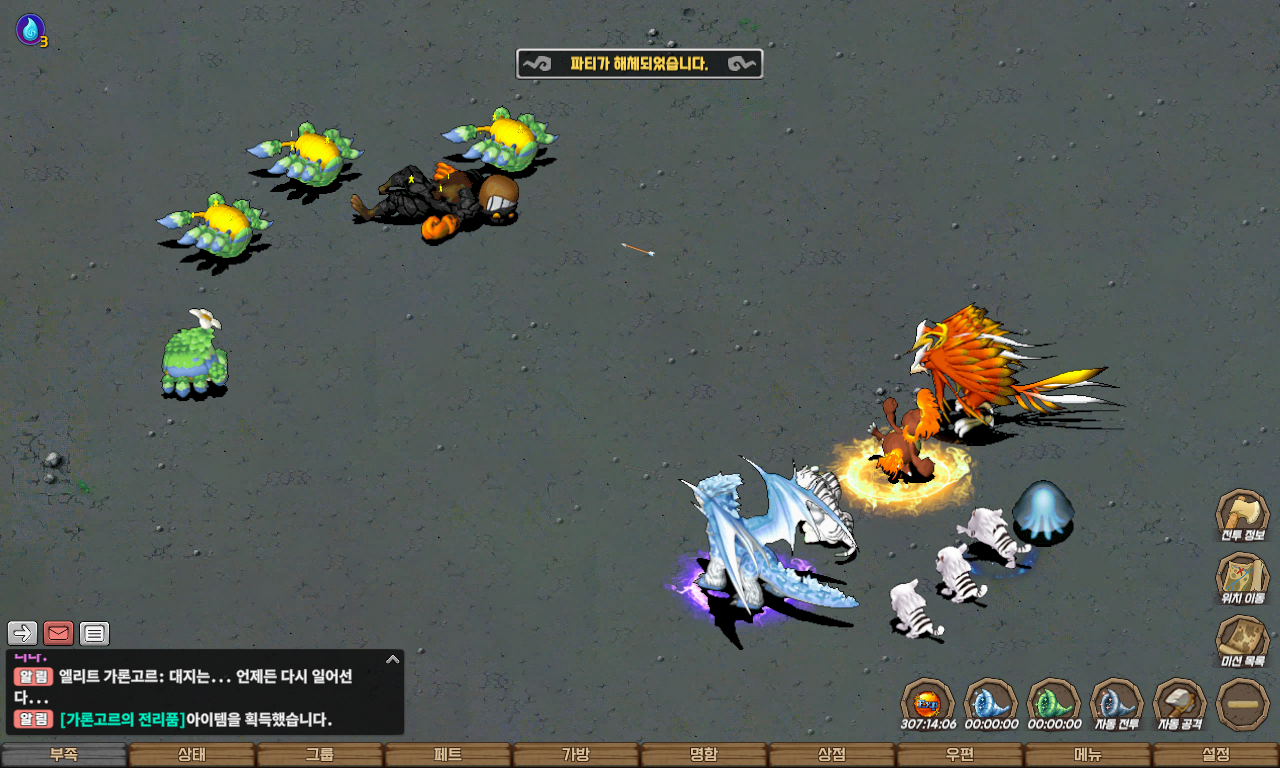
Task: Open the 우편 (mail) menu
Action: tap(960, 755)
